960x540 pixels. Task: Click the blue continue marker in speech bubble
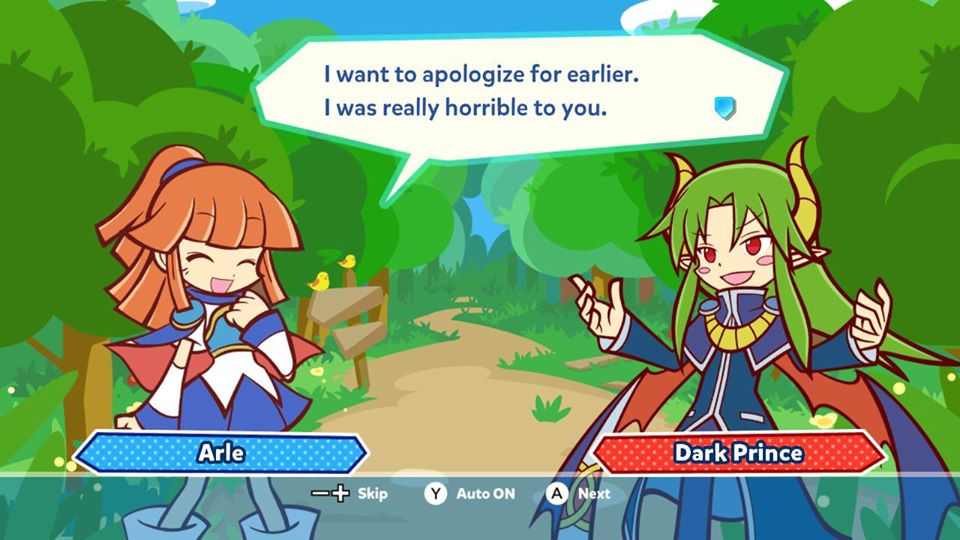coord(725,107)
